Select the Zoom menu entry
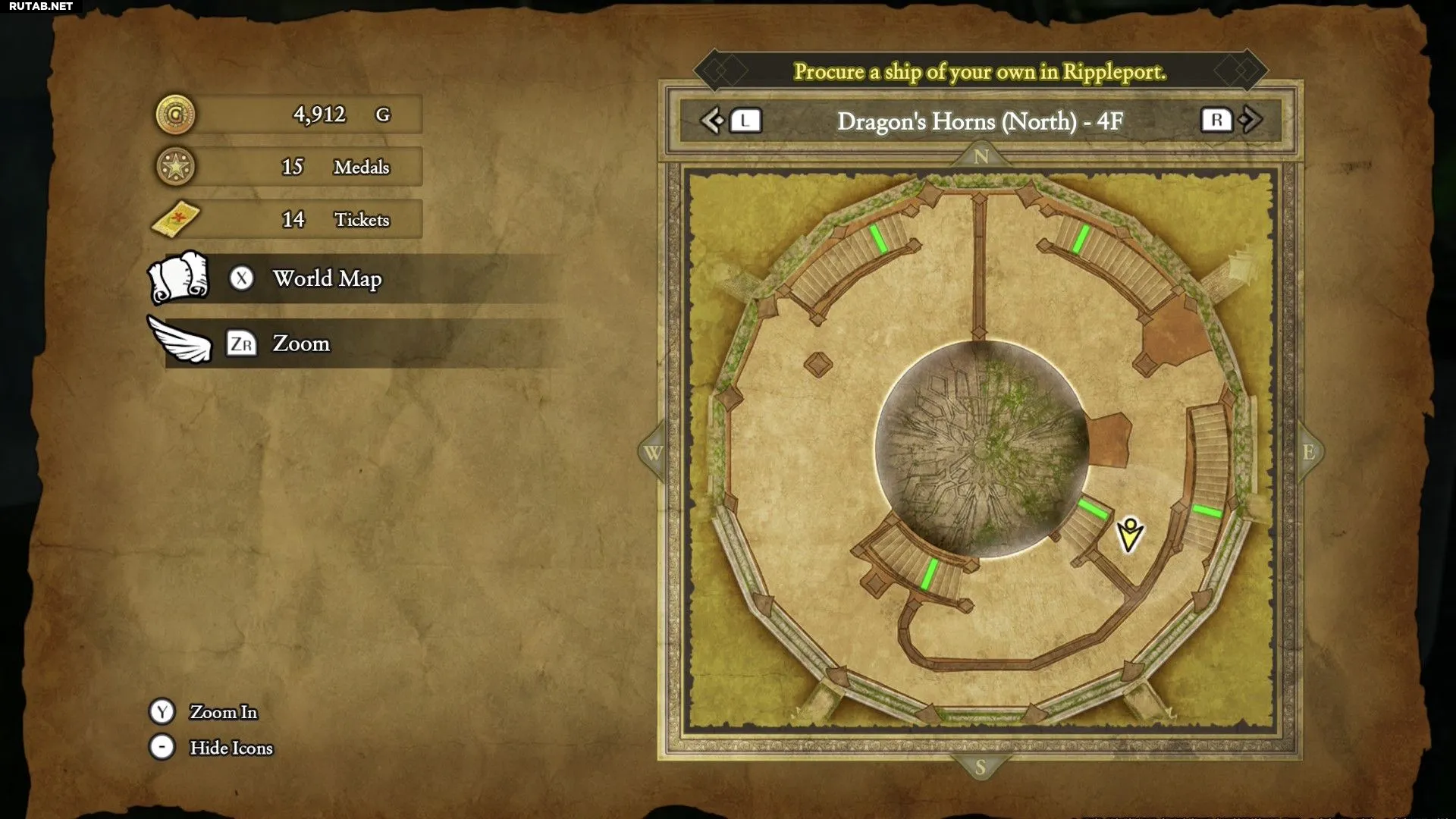 click(x=301, y=344)
